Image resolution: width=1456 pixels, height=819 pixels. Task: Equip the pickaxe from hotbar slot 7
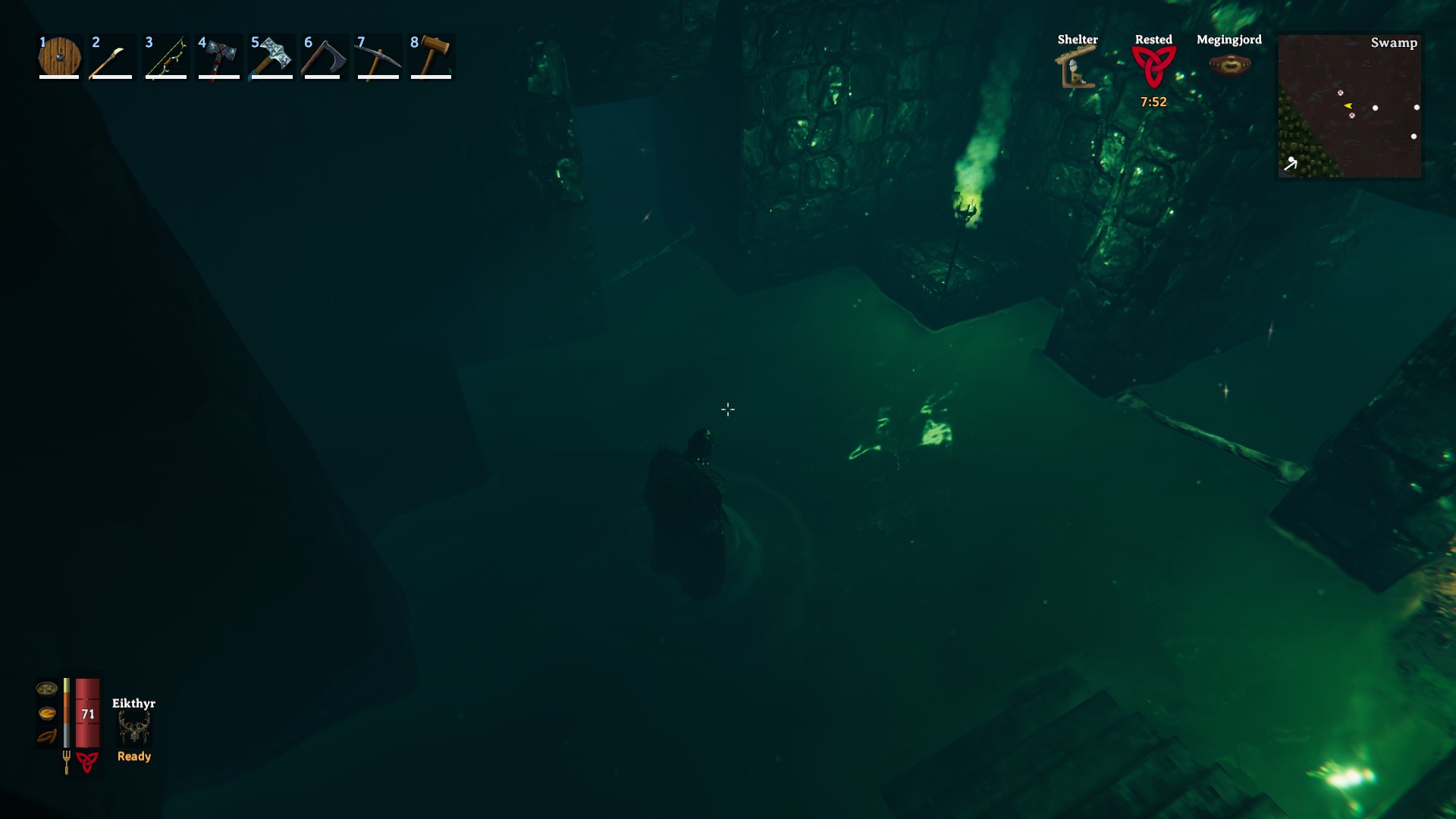(378, 57)
